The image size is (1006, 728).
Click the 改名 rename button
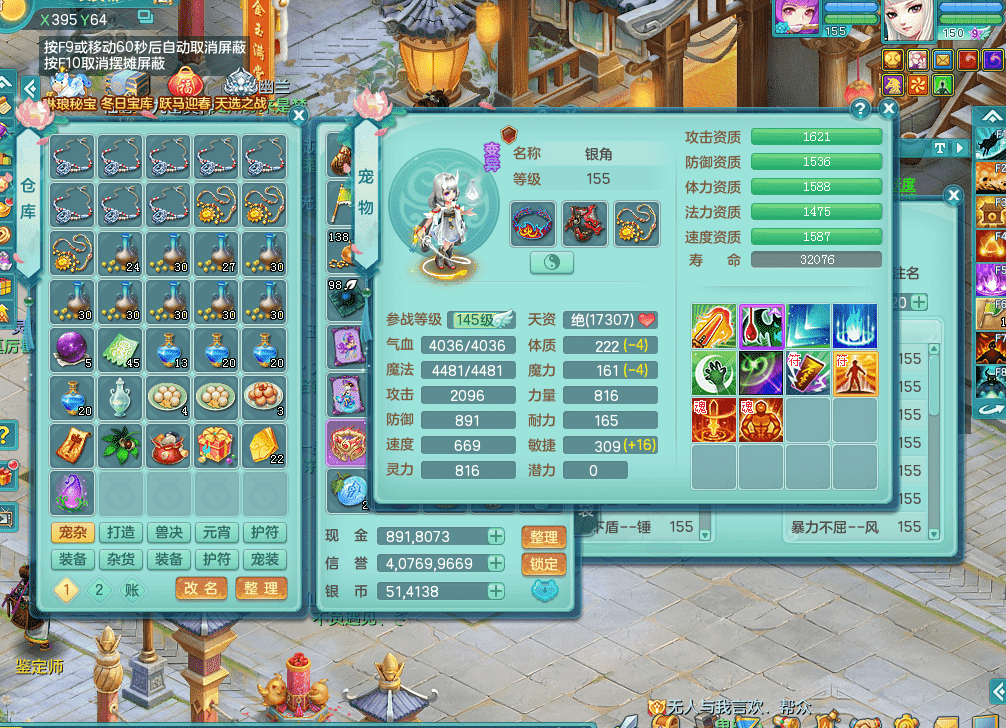201,589
